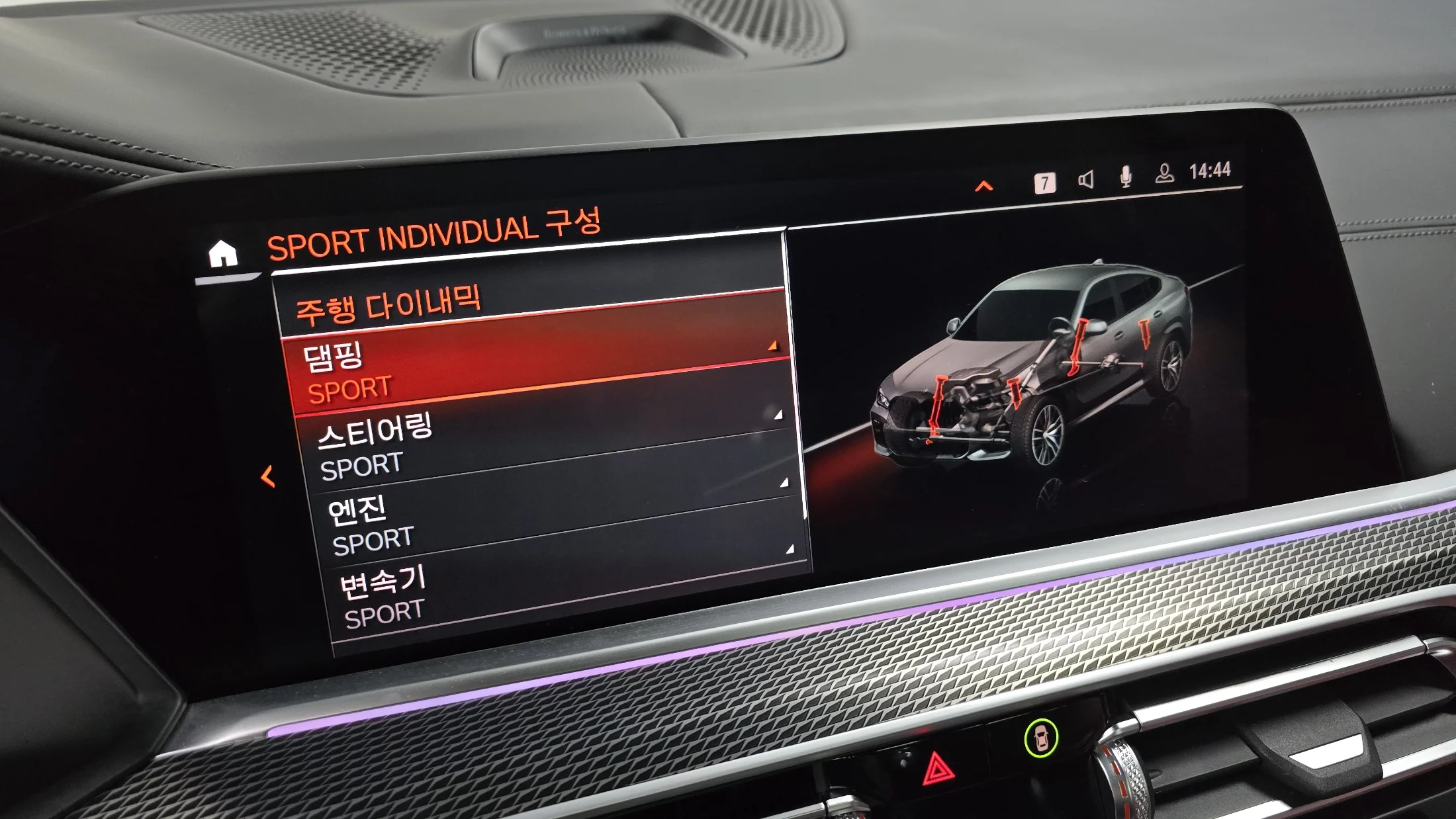1456x819 pixels.
Task: Open the notifications badge showing 7
Action: click(1044, 183)
